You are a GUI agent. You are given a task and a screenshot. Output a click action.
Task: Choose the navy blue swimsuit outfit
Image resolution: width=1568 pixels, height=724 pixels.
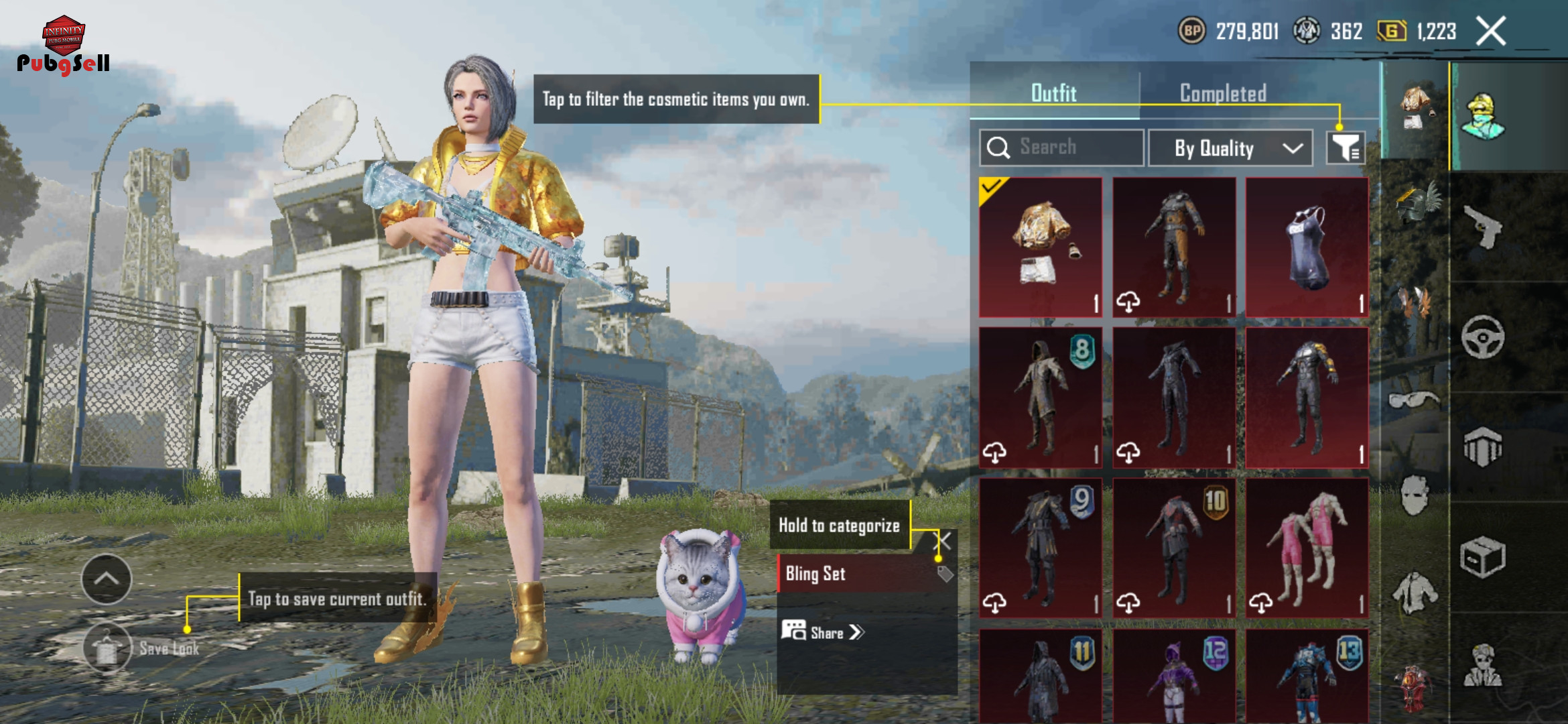[1307, 247]
